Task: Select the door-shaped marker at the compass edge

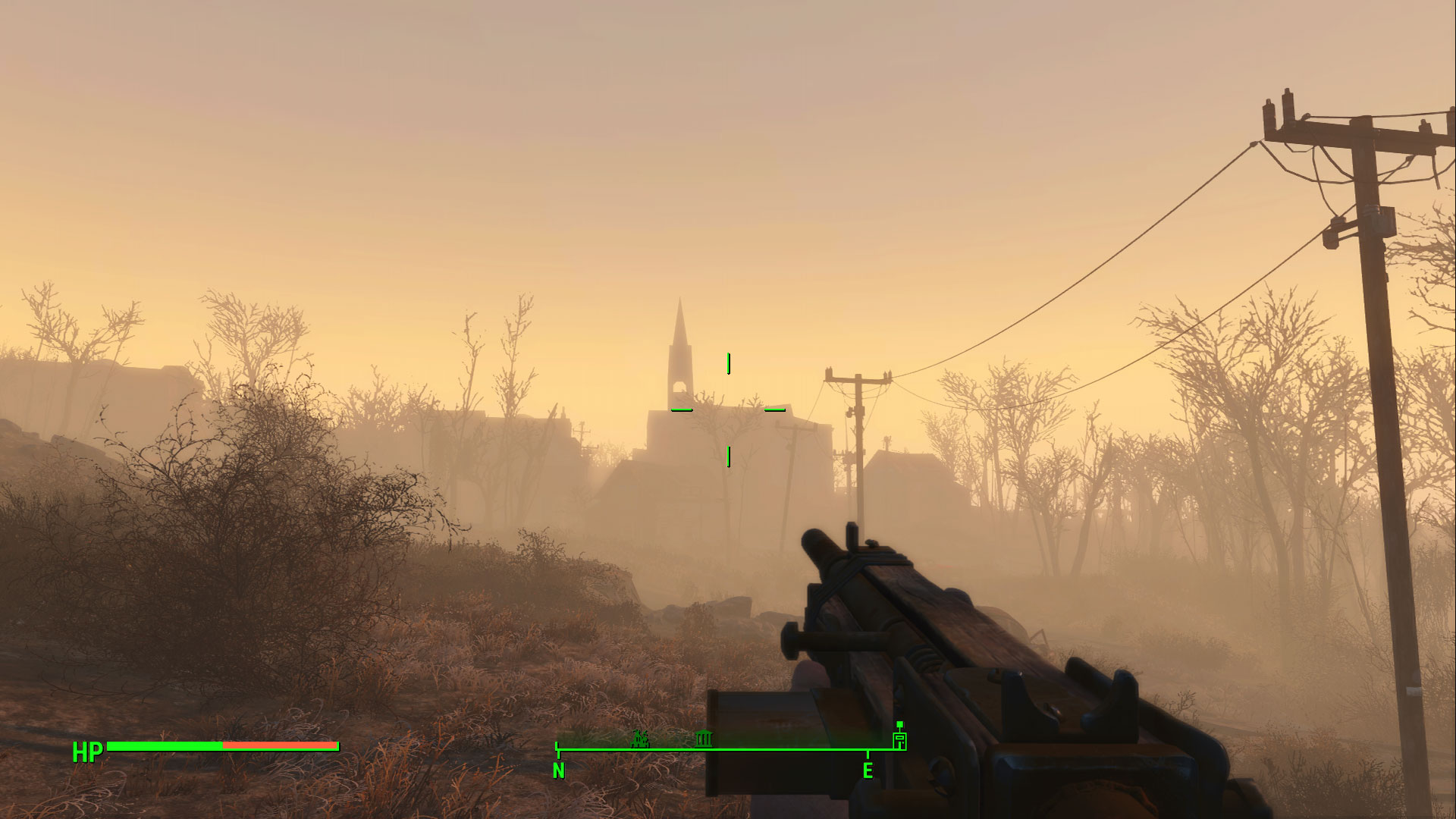Action: [x=899, y=739]
